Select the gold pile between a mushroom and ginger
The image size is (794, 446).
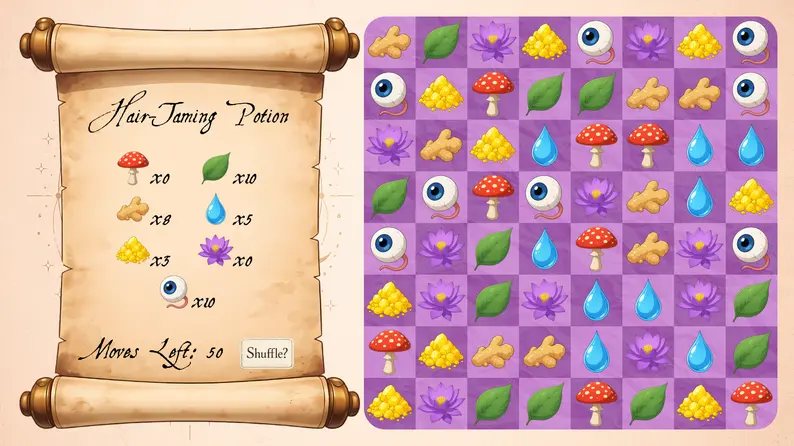tap(438, 350)
